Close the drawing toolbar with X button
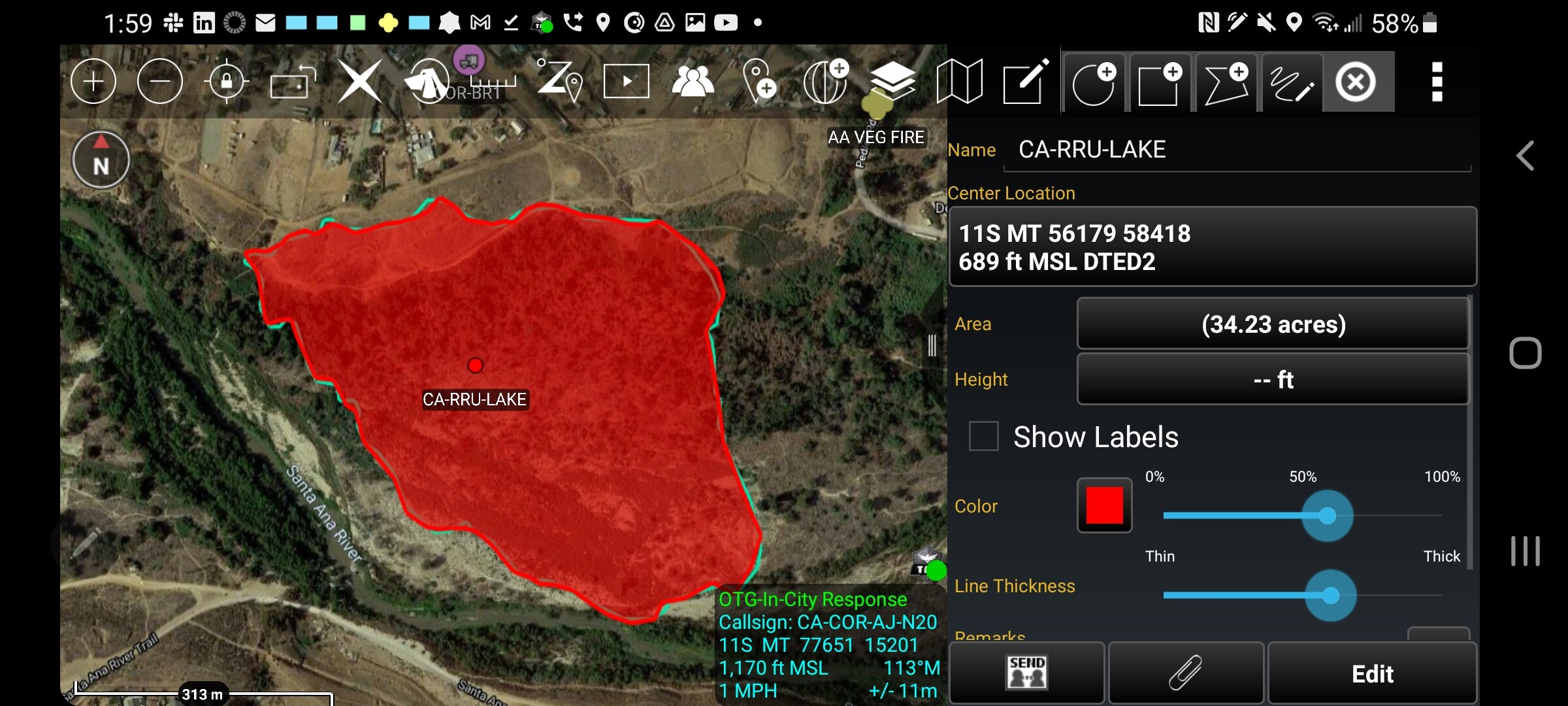1568x706 pixels. click(1356, 83)
